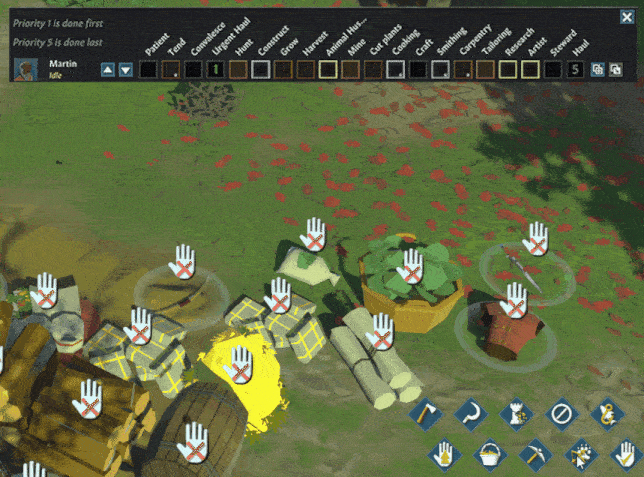Close the work priorities panel
644x477 pixels.
[628, 17]
